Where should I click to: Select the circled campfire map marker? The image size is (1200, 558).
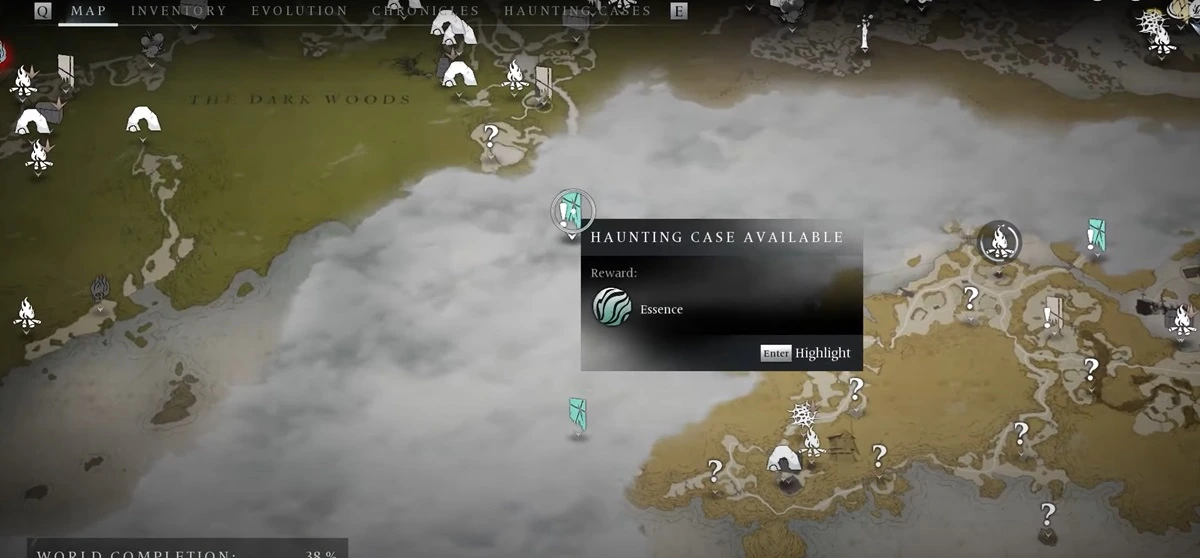[x=998, y=241]
